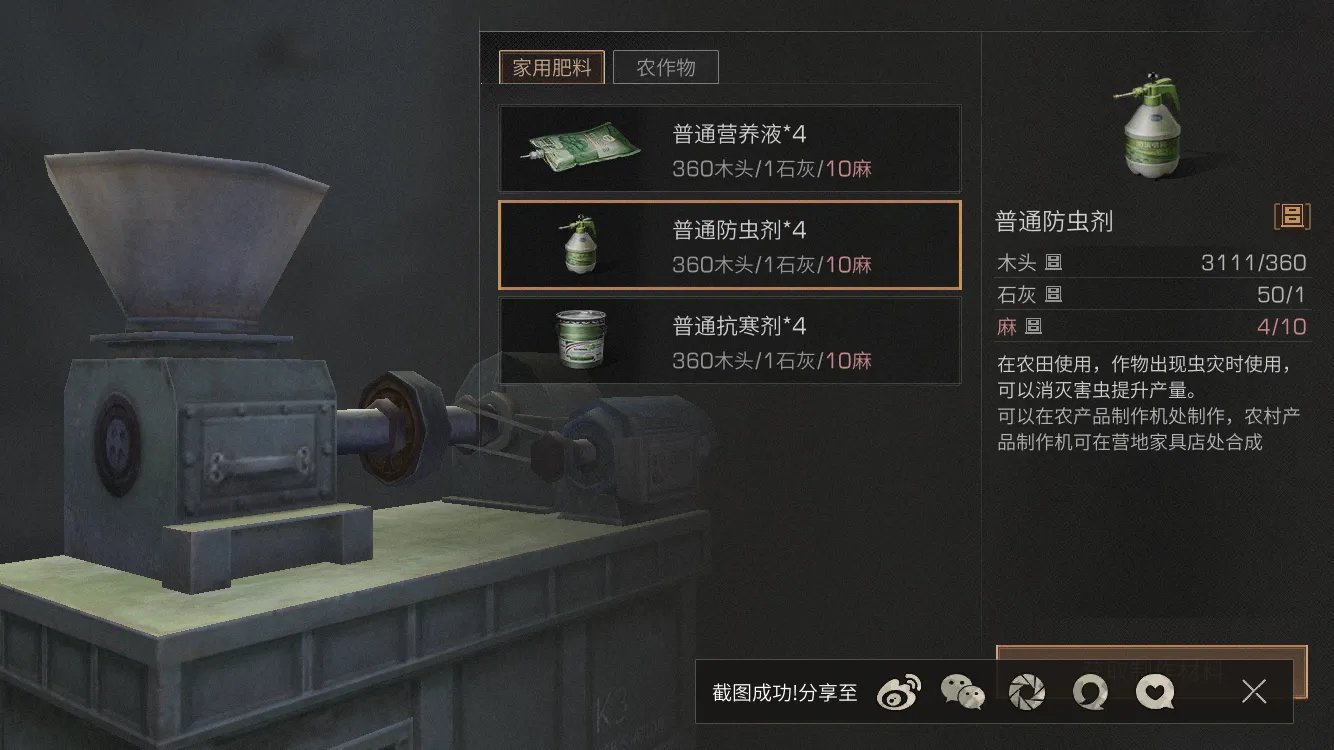The image size is (1334, 750).
Task: Dismiss the share bar with the X
Action: point(1254,691)
